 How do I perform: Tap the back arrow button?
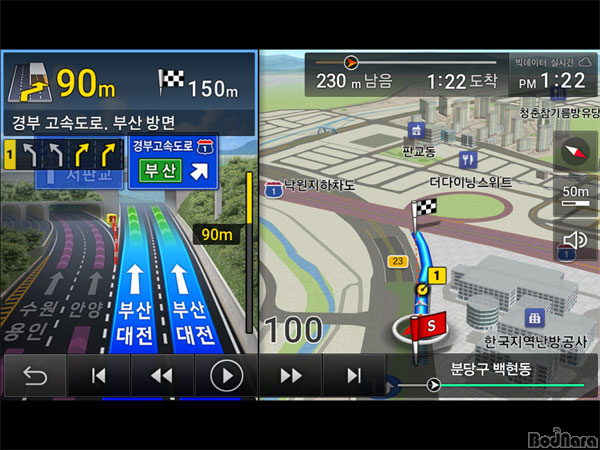34,376
